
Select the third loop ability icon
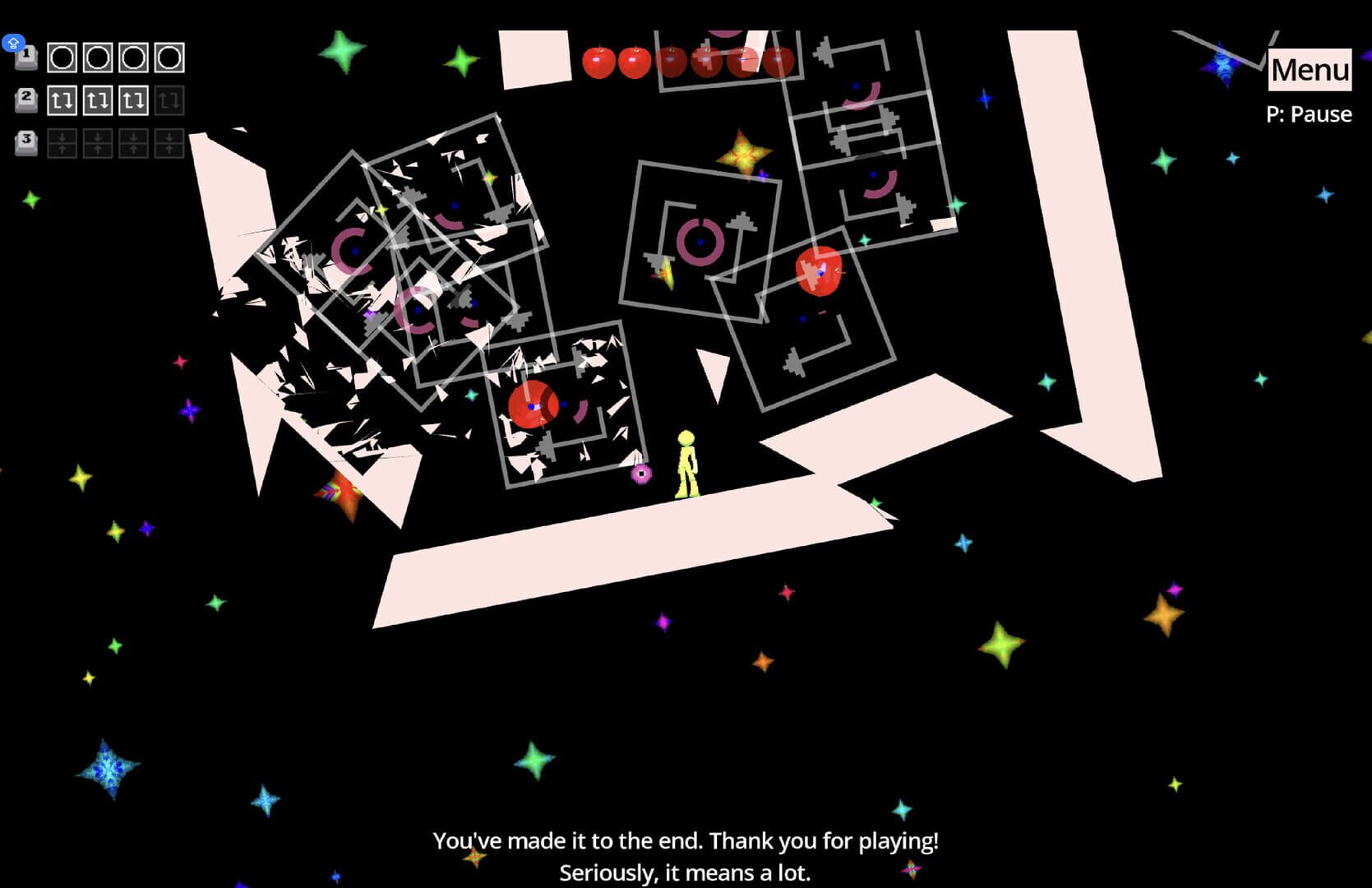[x=135, y=101]
